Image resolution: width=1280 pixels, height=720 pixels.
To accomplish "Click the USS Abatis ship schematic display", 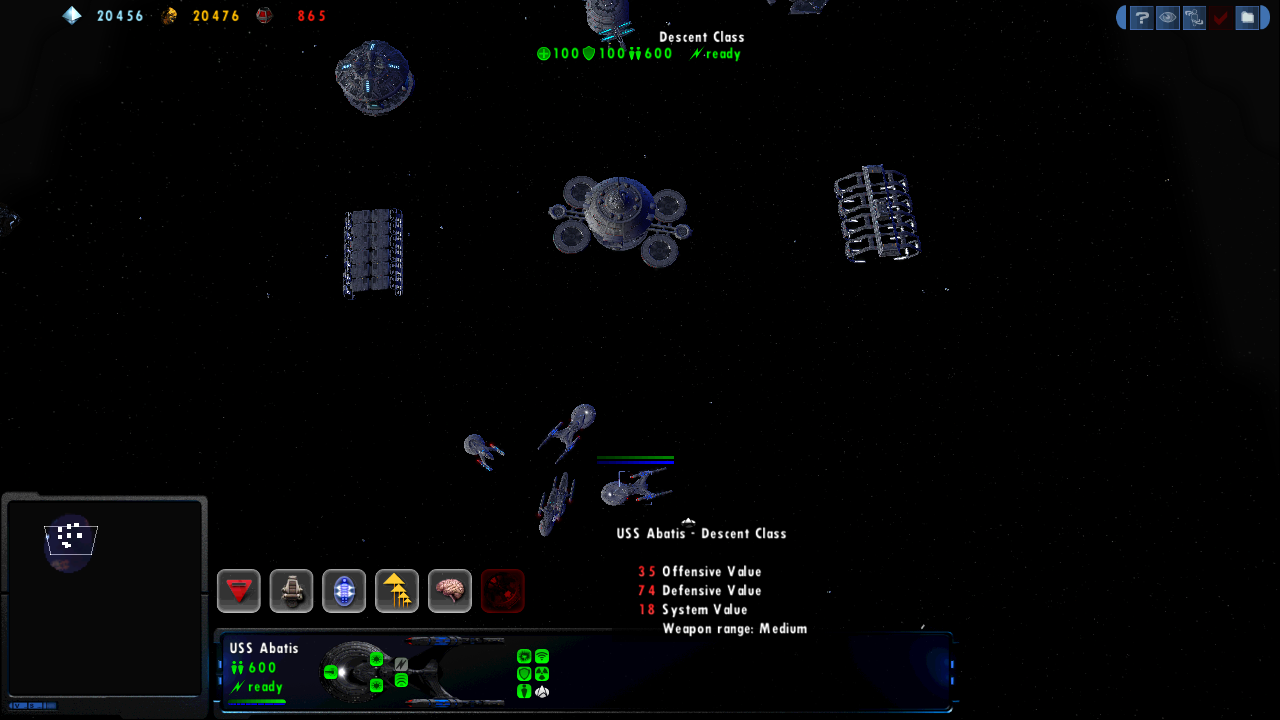I will tap(415, 671).
